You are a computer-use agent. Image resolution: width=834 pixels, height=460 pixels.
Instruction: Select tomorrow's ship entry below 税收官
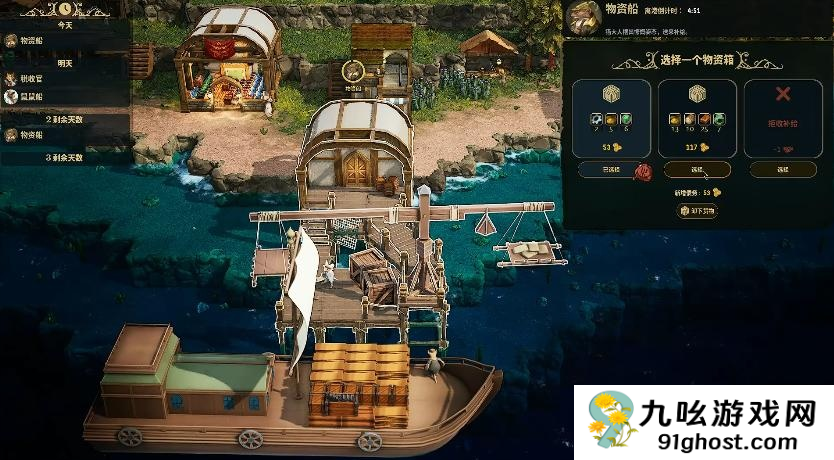pyautogui.click(x=30, y=97)
